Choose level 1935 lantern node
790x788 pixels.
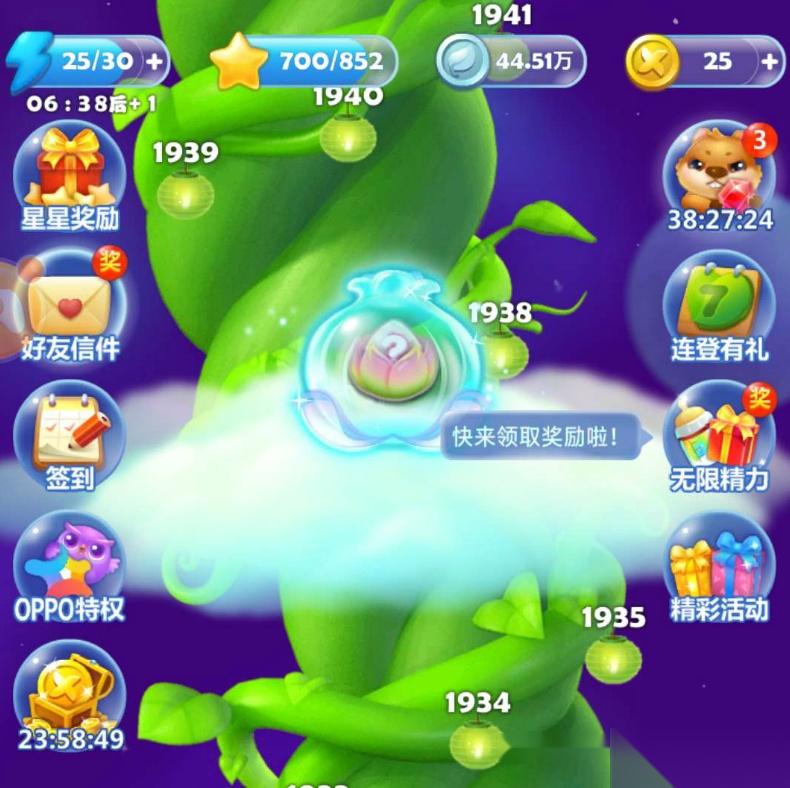613,657
